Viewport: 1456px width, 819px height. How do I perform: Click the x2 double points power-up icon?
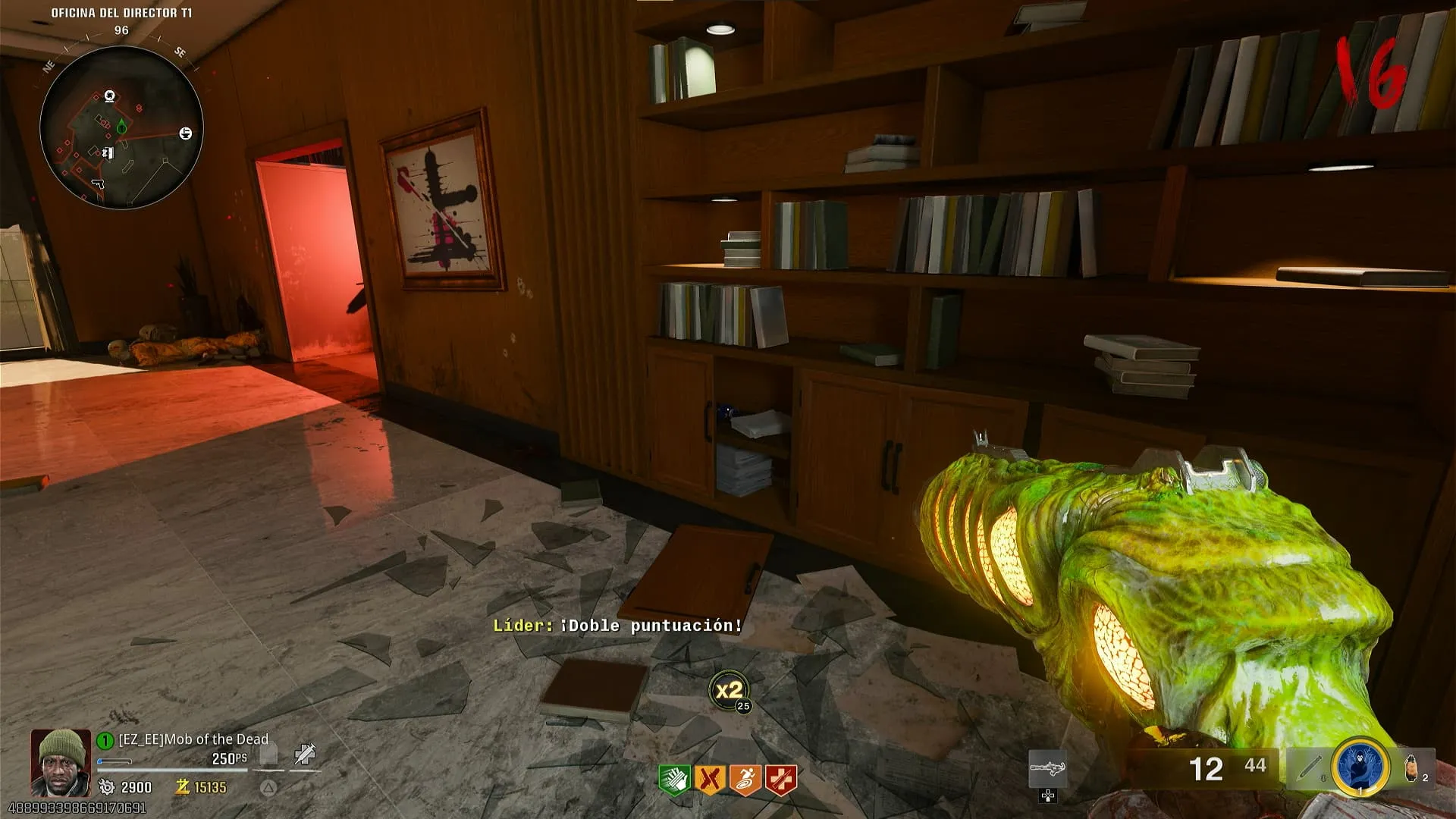pyautogui.click(x=730, y=691)
